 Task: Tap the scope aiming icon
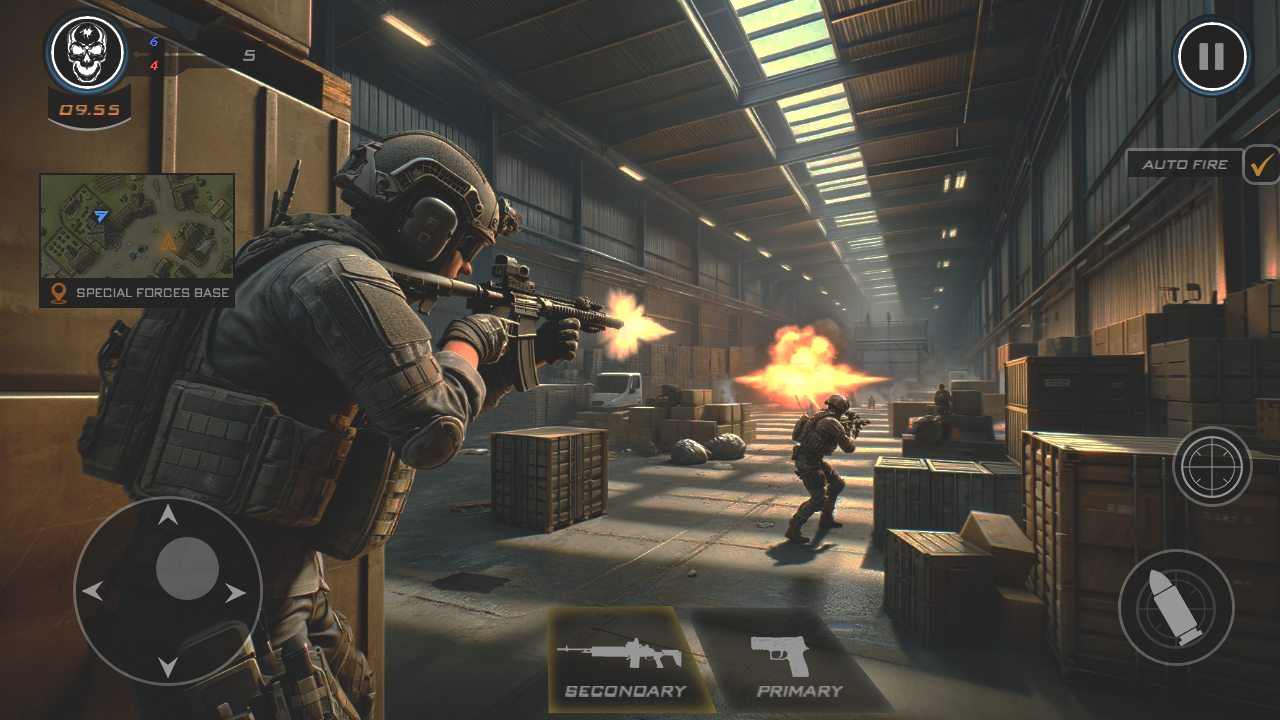coord(1211,463)
